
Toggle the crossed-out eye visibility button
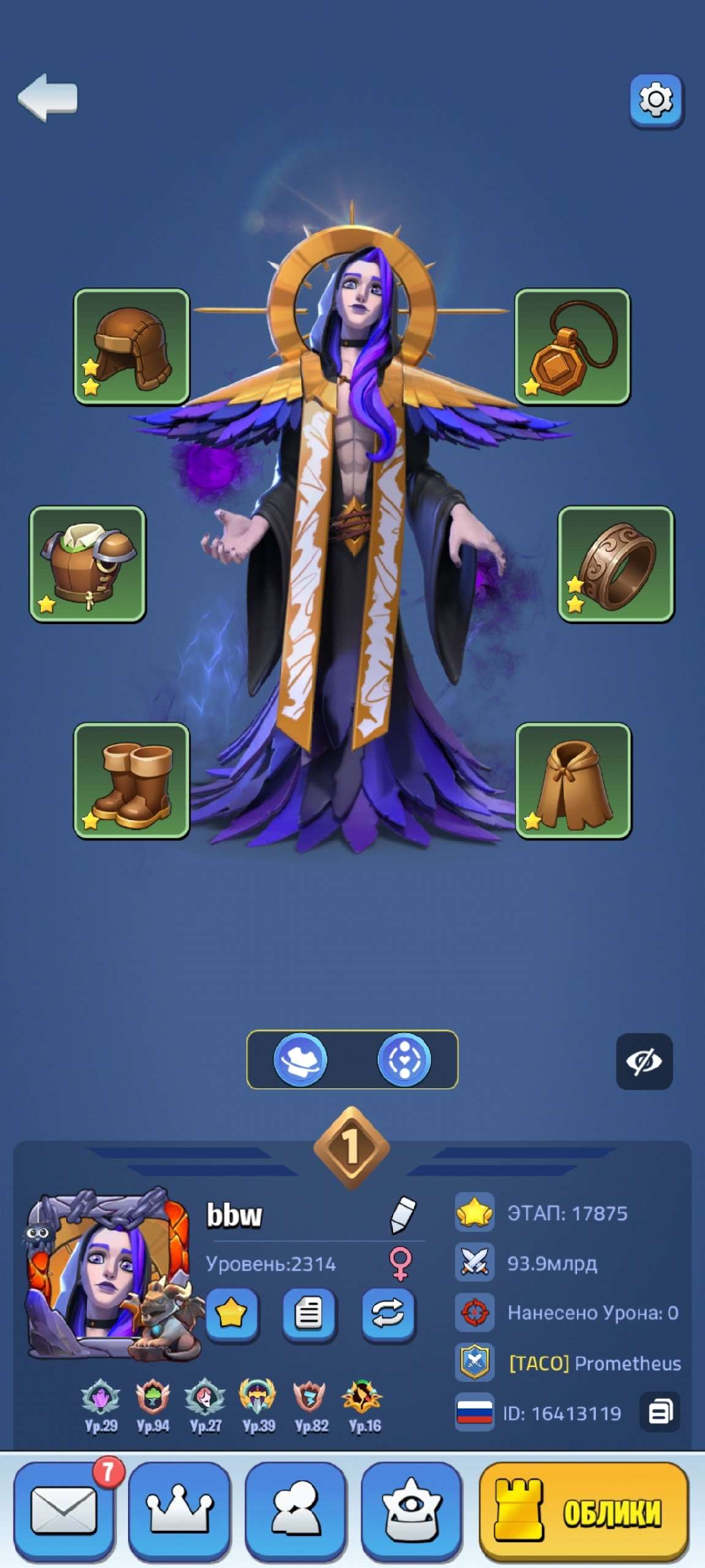(x=644, y=1061)
